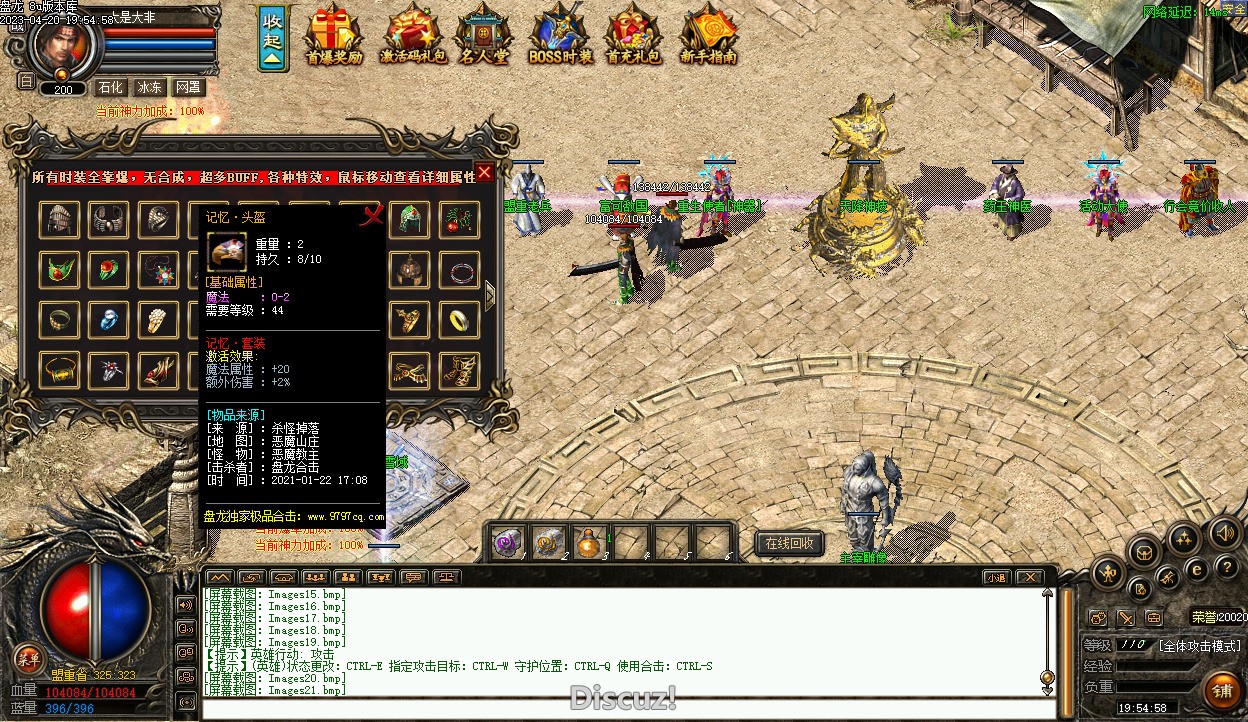Open the BOSS时装 menu
1248x722 pixels.
[x=560, y=35]
